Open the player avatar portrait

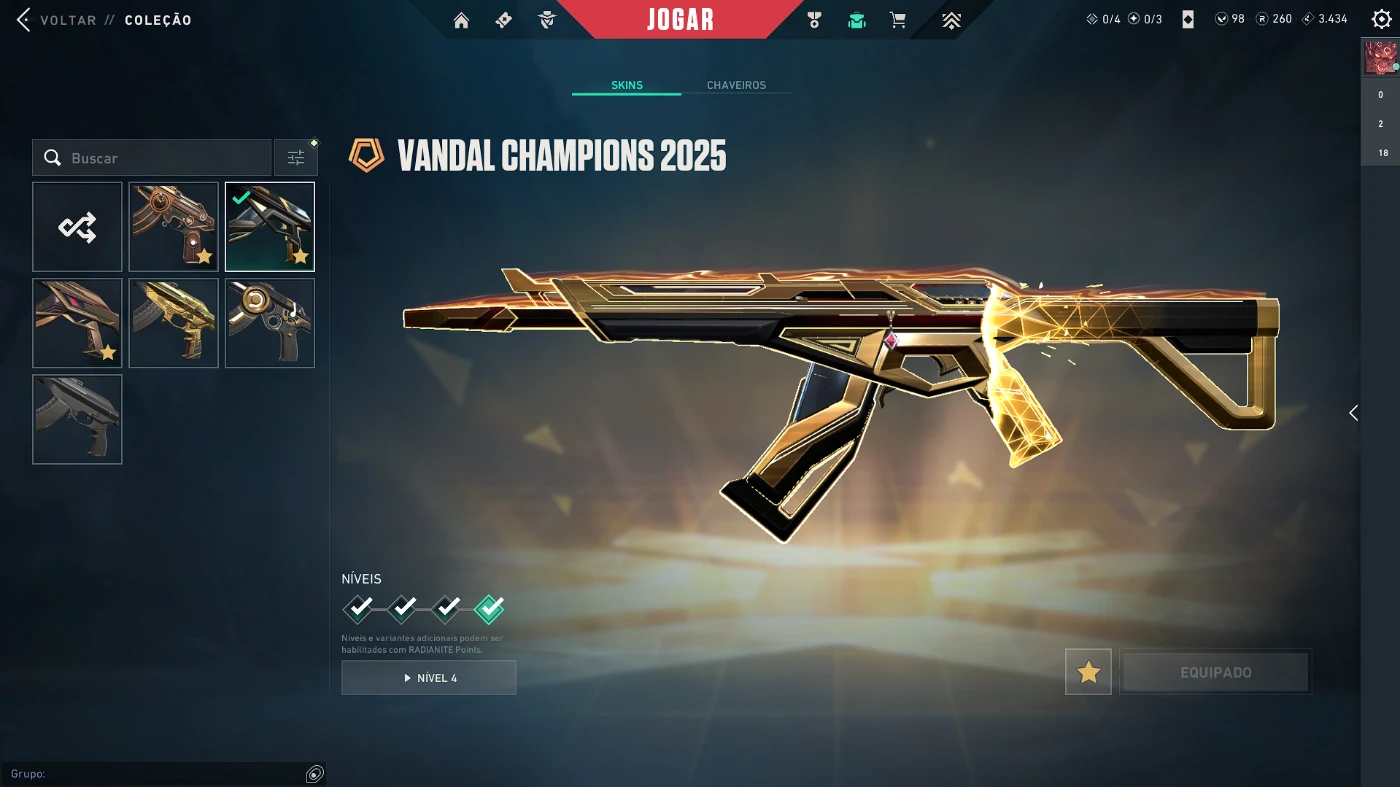1380,58
